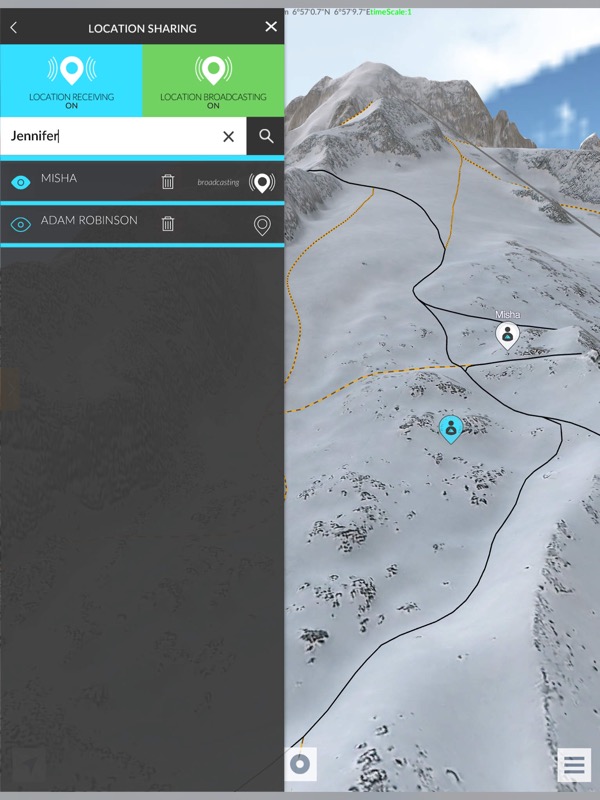Open the hamburger menu on the map
Viewport: 600px width, 800px height.
[574, 766]
